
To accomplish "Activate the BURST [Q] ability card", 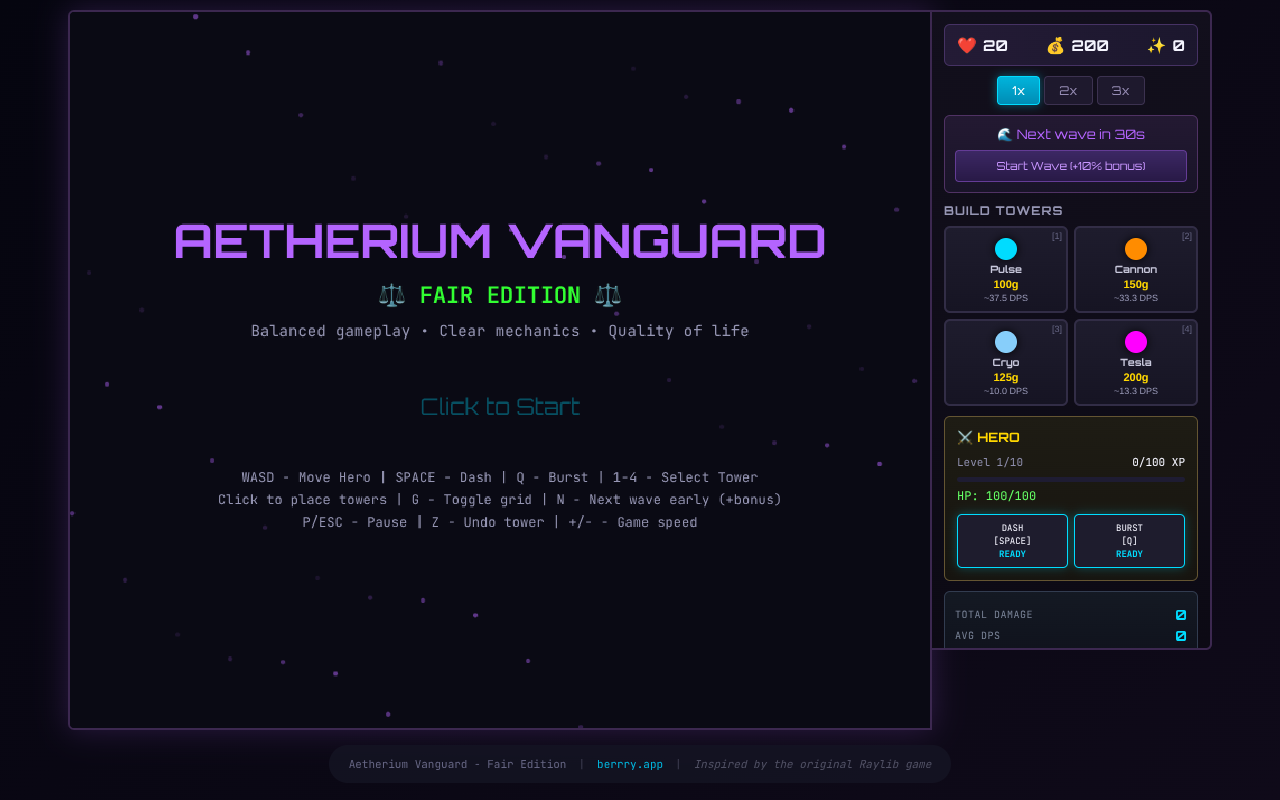I will coord(1129,540).
